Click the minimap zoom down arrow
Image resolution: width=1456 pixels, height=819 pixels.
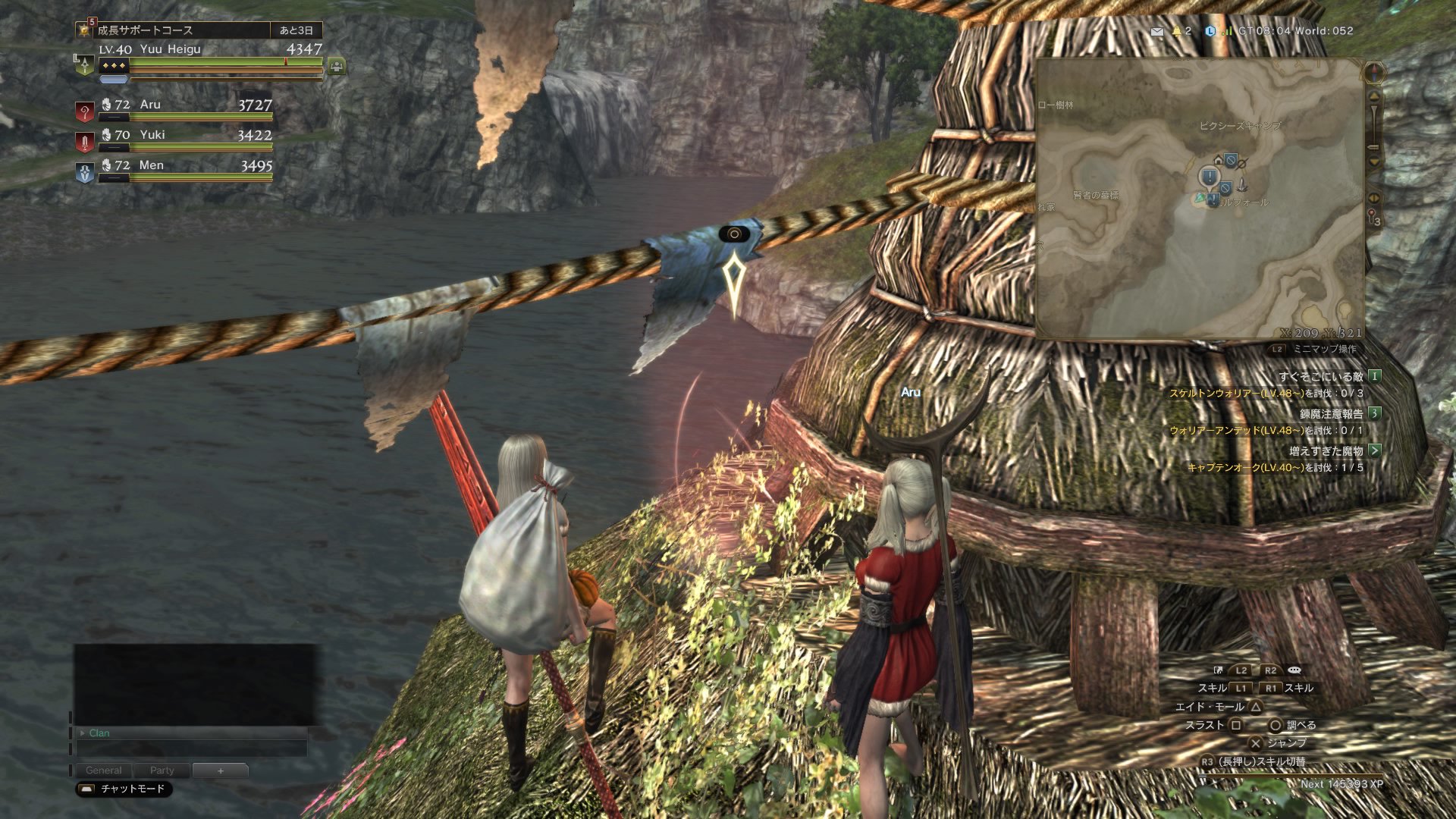pyautogui.click(x=1373, y=161)
